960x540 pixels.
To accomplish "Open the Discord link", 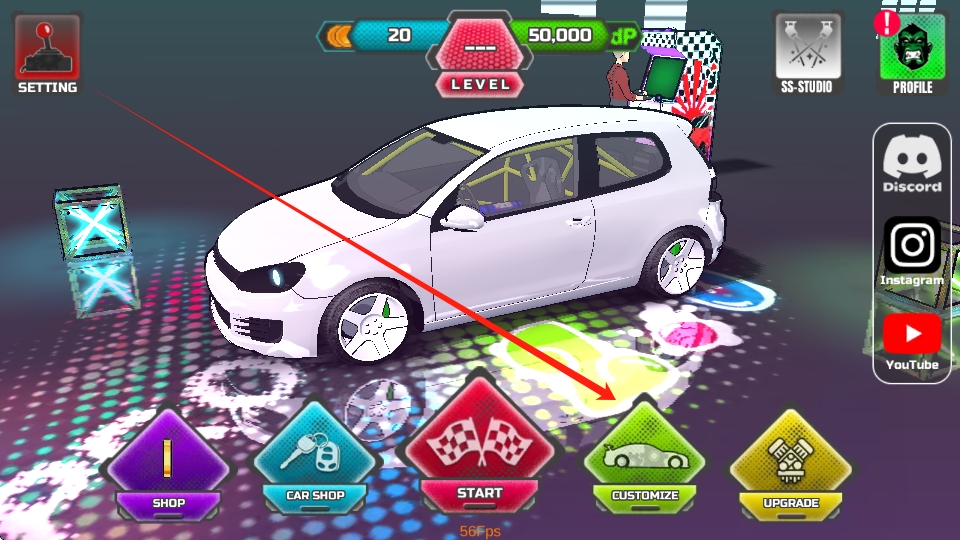I will (x=912, y=163).
